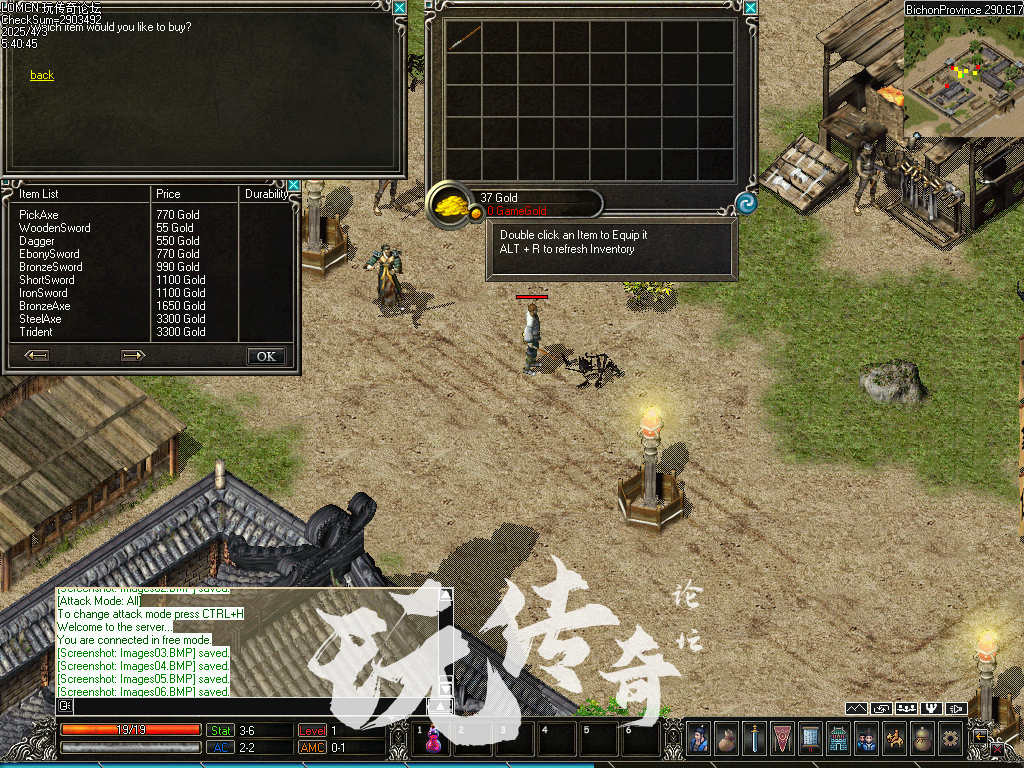
Task: Go to previous item list page arrow
Action: coord(37,355)
